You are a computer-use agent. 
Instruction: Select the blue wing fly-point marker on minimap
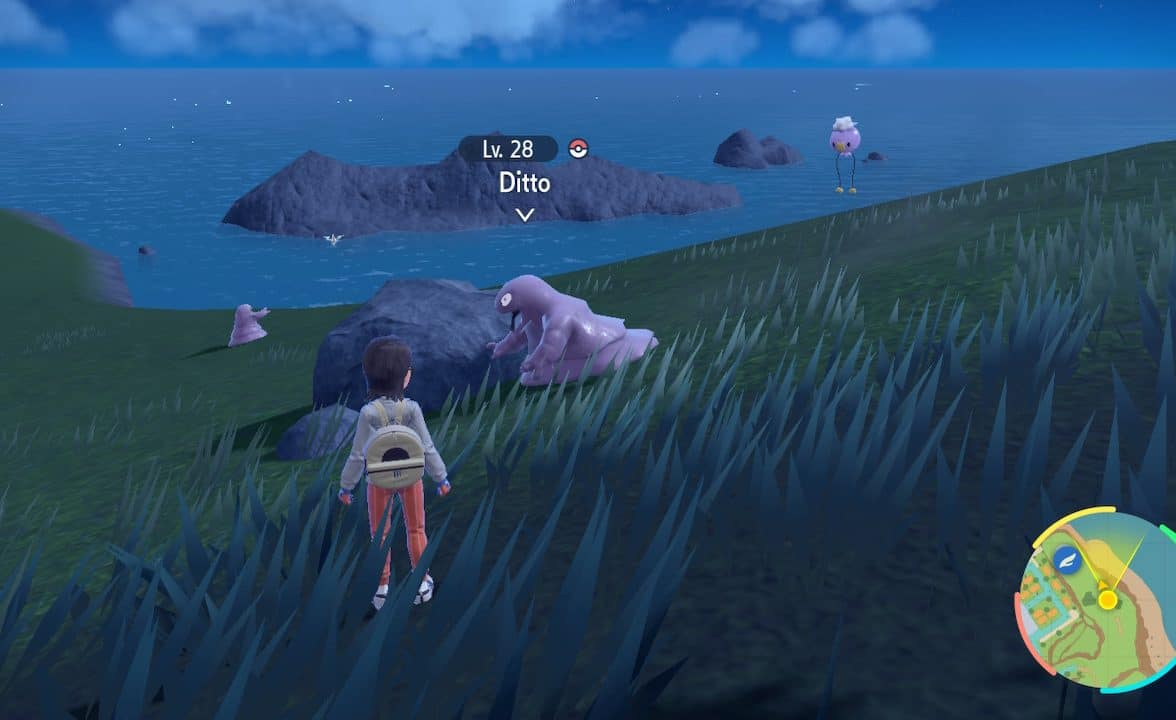point(1066,559)
